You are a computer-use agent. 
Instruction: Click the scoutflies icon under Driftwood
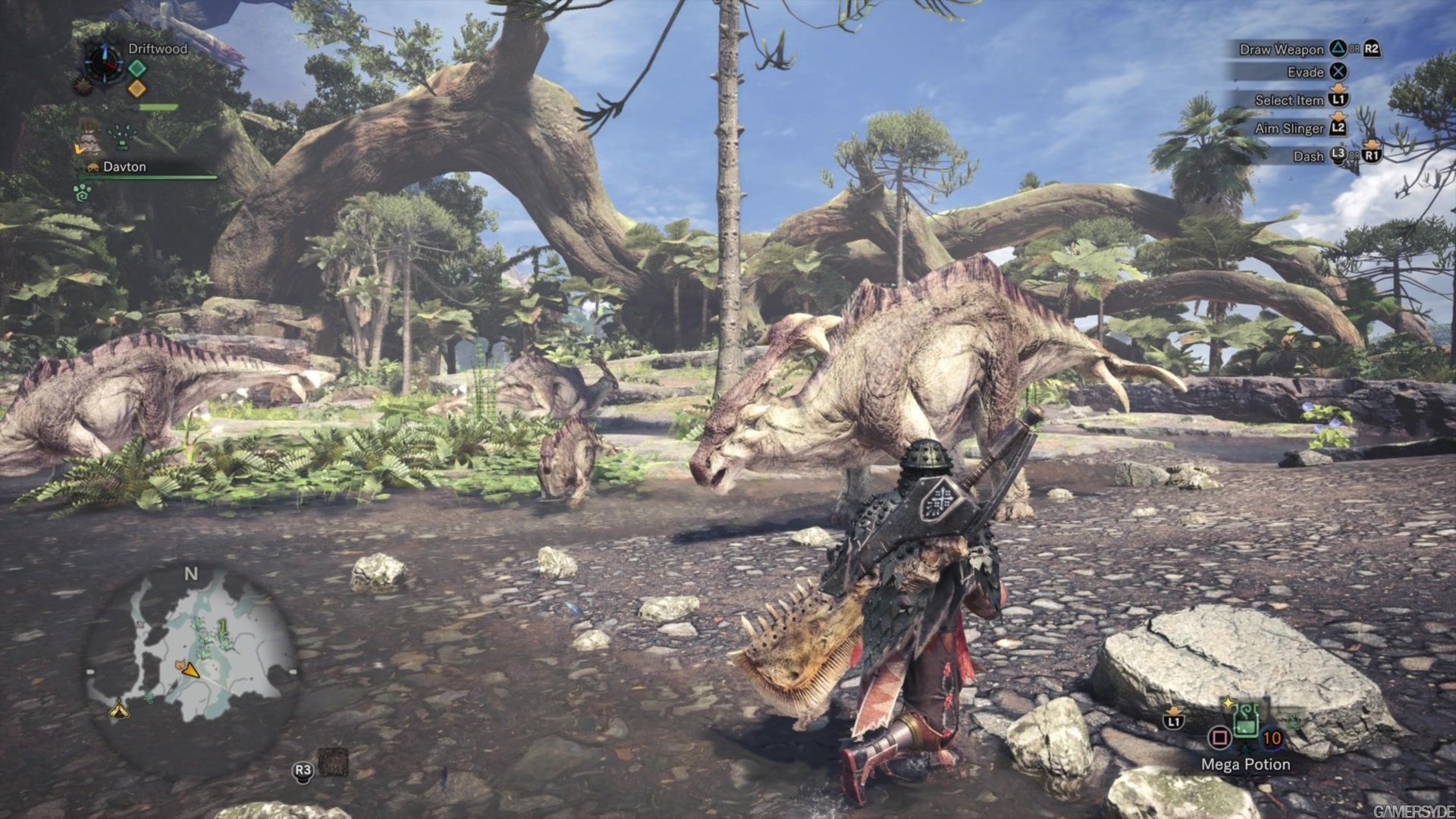coord(121,134)
